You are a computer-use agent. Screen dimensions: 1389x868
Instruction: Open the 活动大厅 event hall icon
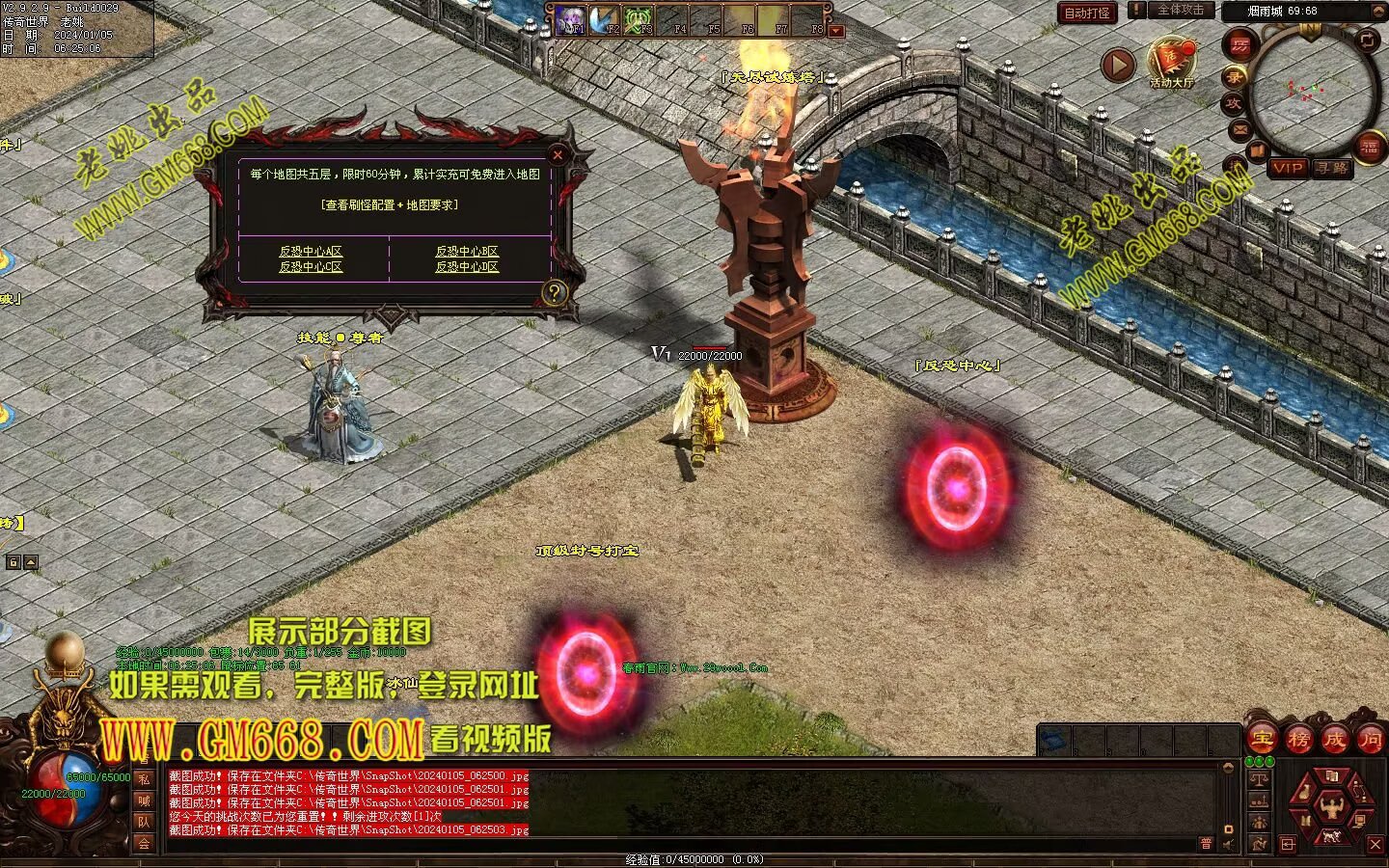[x=1171, y=61]
